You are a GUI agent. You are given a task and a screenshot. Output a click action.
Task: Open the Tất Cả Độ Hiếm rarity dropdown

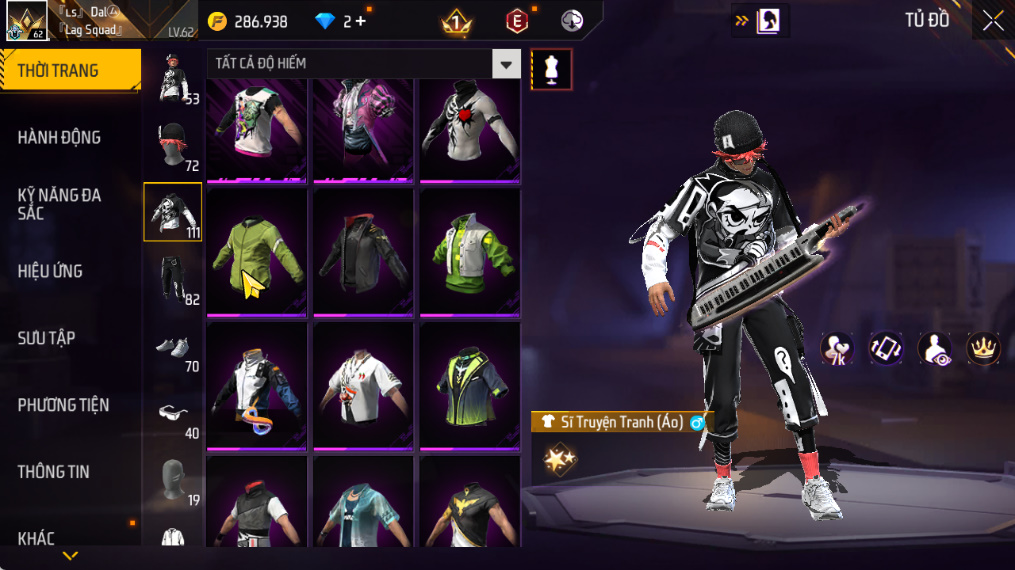pyautogui.click(x=506, y=64)
